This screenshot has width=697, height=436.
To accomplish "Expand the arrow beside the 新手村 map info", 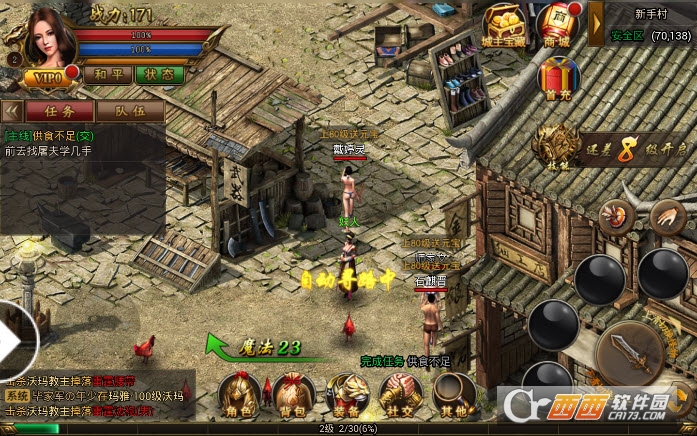I will 596,23.
